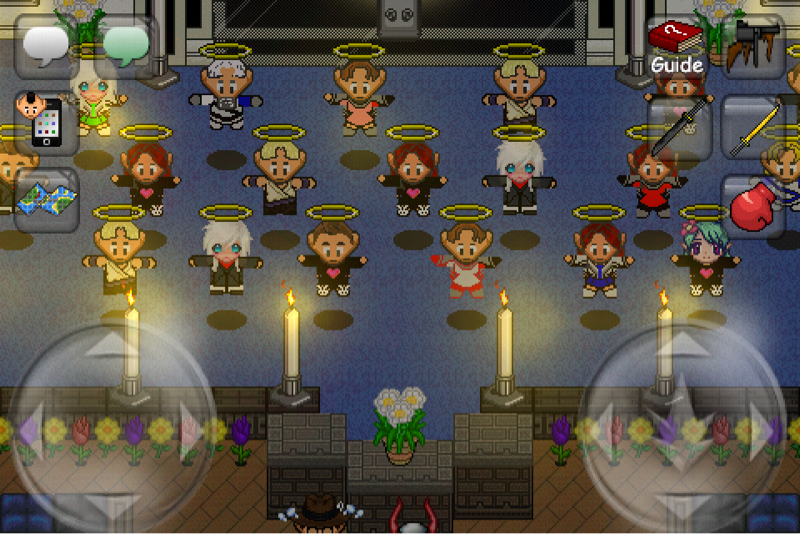Equip the yellow katana
The height and width of the screenshot is (534, 800).
click(753, 128)
